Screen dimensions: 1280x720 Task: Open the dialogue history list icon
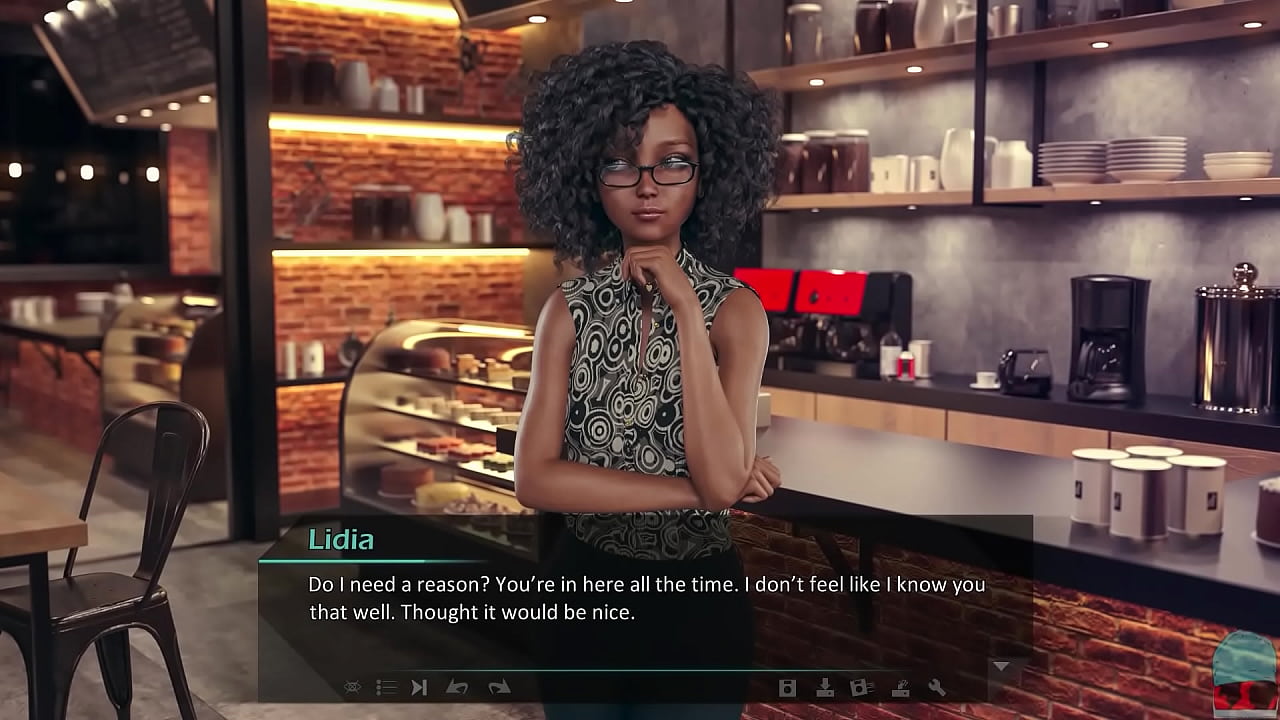[x=386, y=687]
